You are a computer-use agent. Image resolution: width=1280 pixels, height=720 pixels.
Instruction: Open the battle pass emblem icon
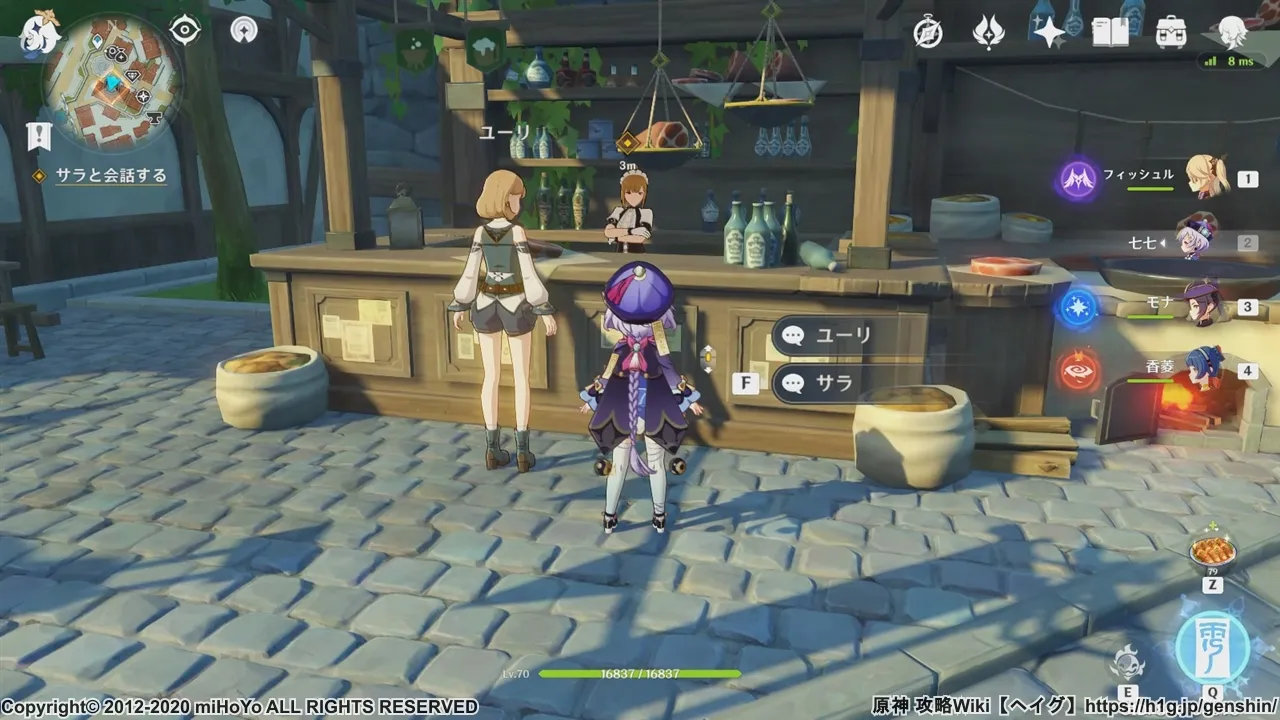point(989,33)
